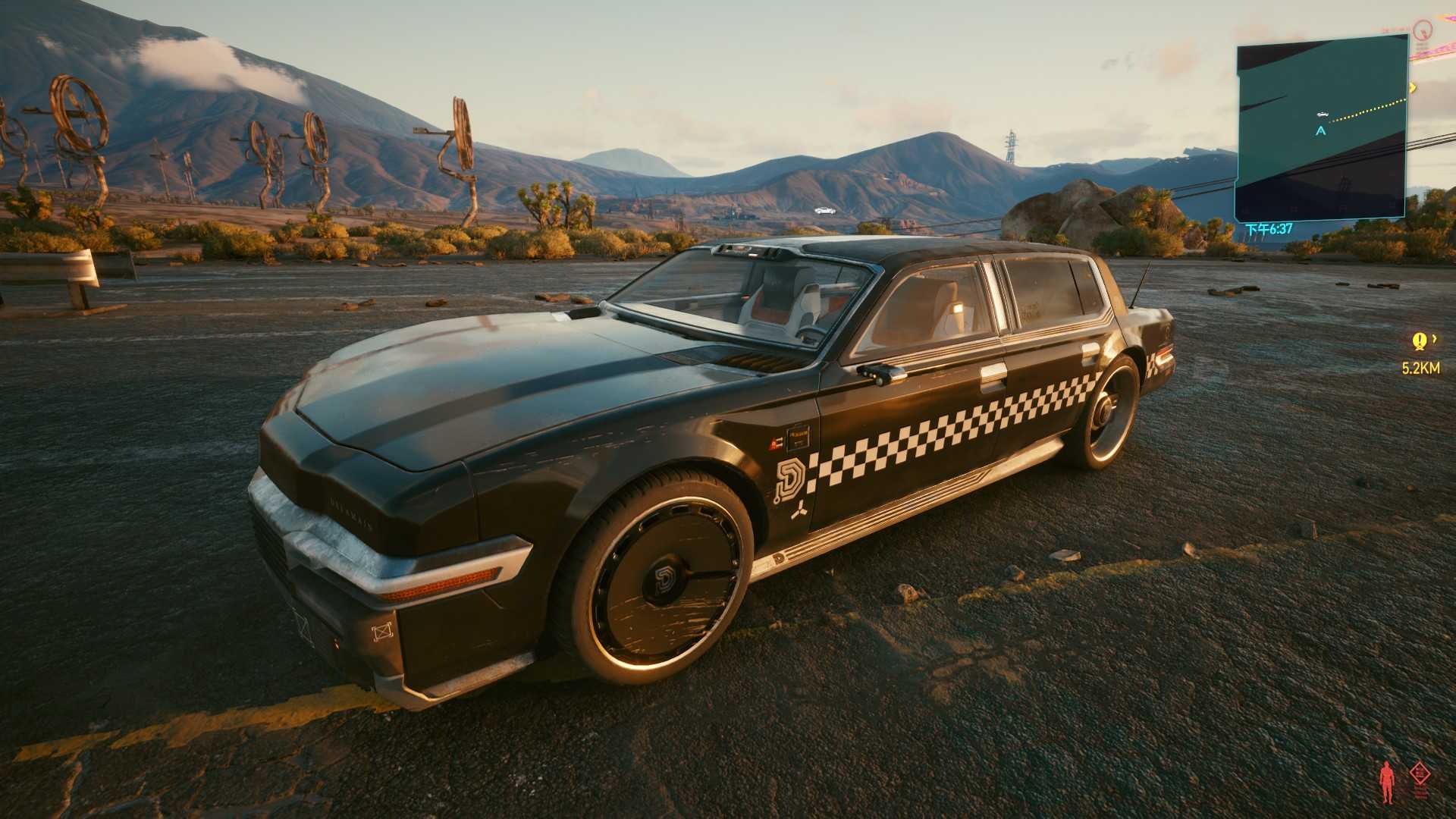1456x819 pixels.
Task: Click the cyan player arrow on minimap
Action: pos(1321,131)
